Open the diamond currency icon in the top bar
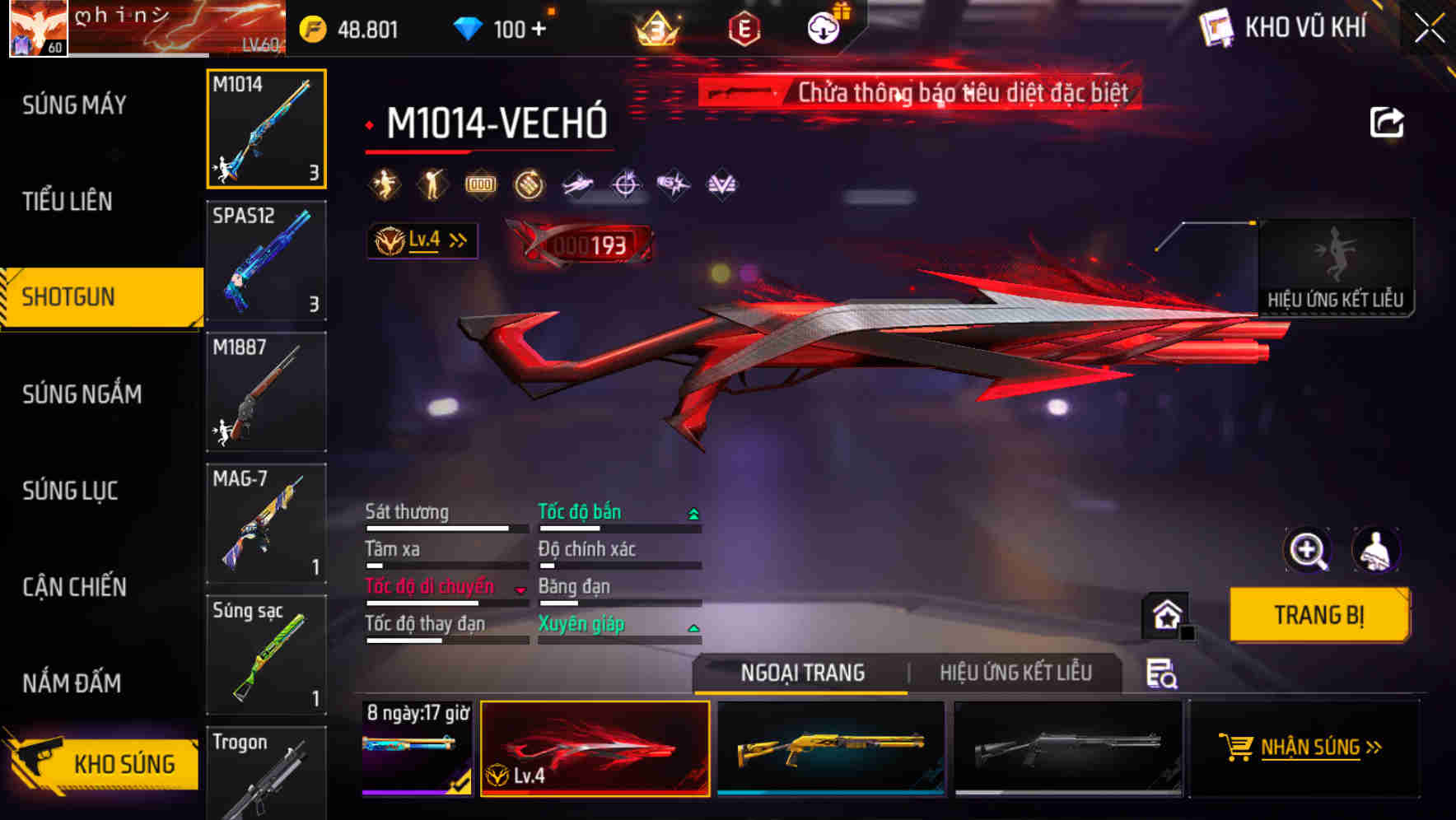1456x820 pixels. 470,27
